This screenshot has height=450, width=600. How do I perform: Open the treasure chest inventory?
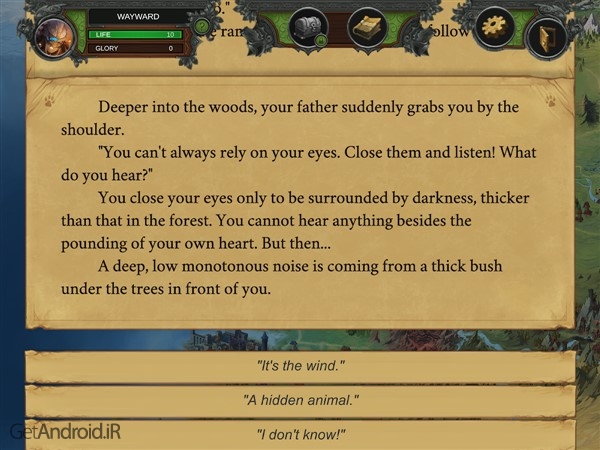click(309, 28)
